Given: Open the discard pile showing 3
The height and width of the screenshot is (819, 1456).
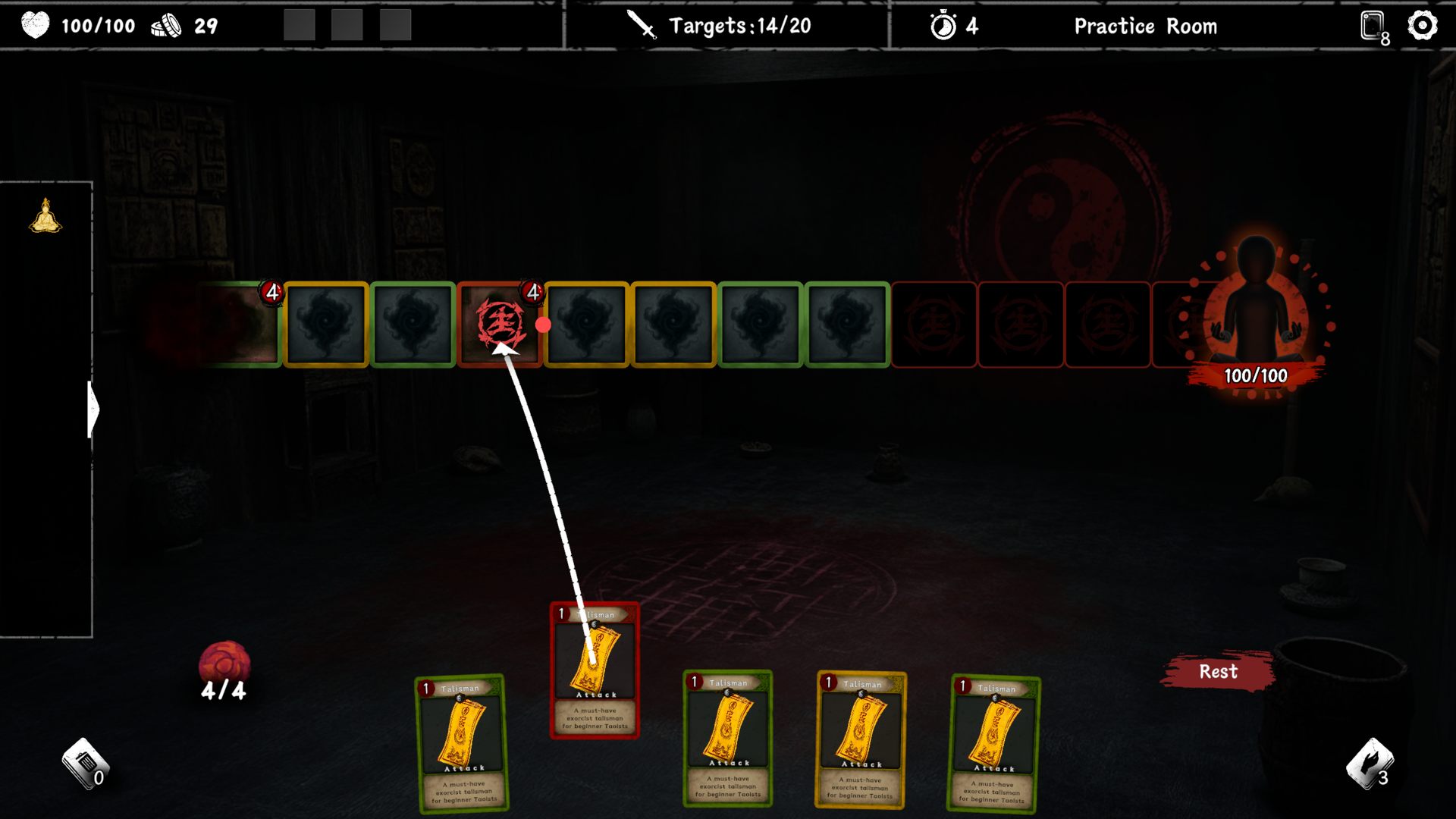Looking at the screenshot, I should (1370, 764).
